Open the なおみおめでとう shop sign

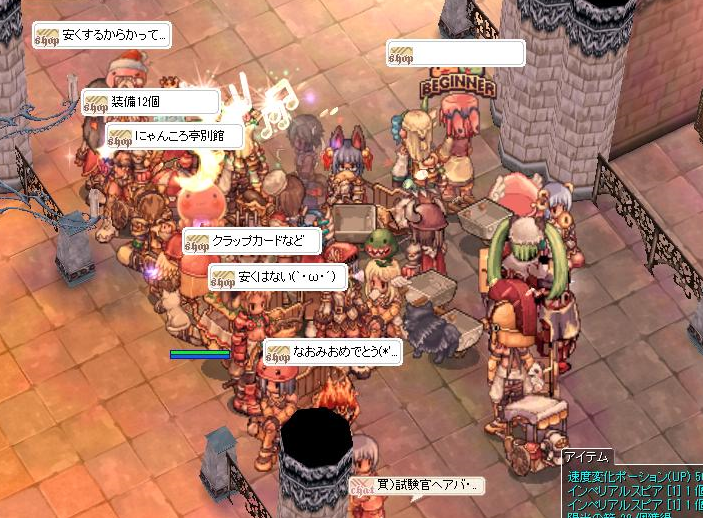pyautogui.click(x=333, y=352)
